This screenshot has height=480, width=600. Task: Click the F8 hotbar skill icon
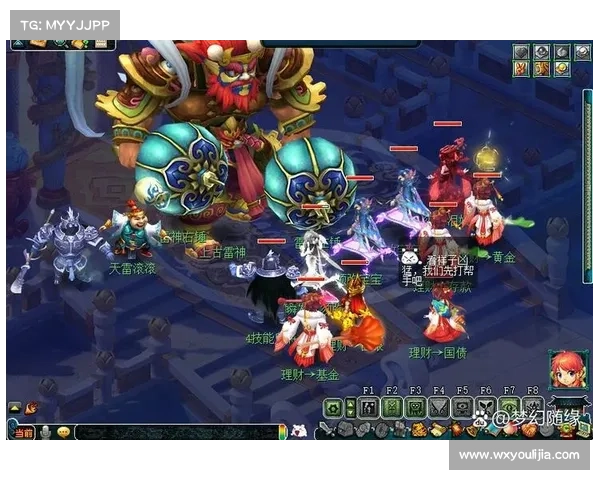[x=532, y=407]
